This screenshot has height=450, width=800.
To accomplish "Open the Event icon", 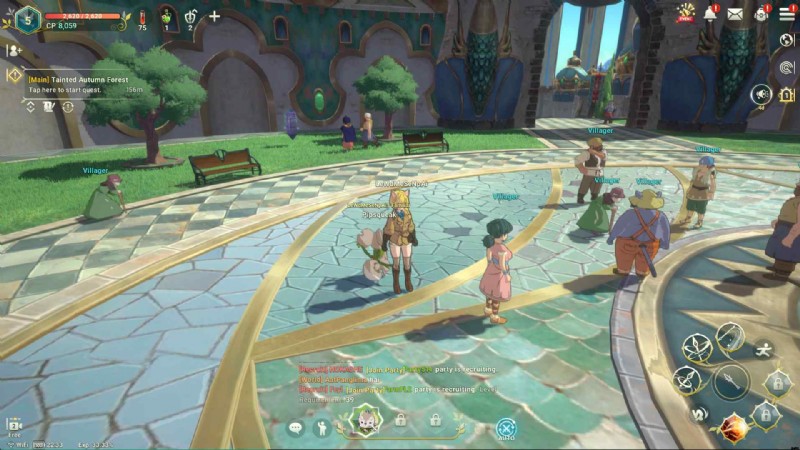I will click(x=686, y=13).
